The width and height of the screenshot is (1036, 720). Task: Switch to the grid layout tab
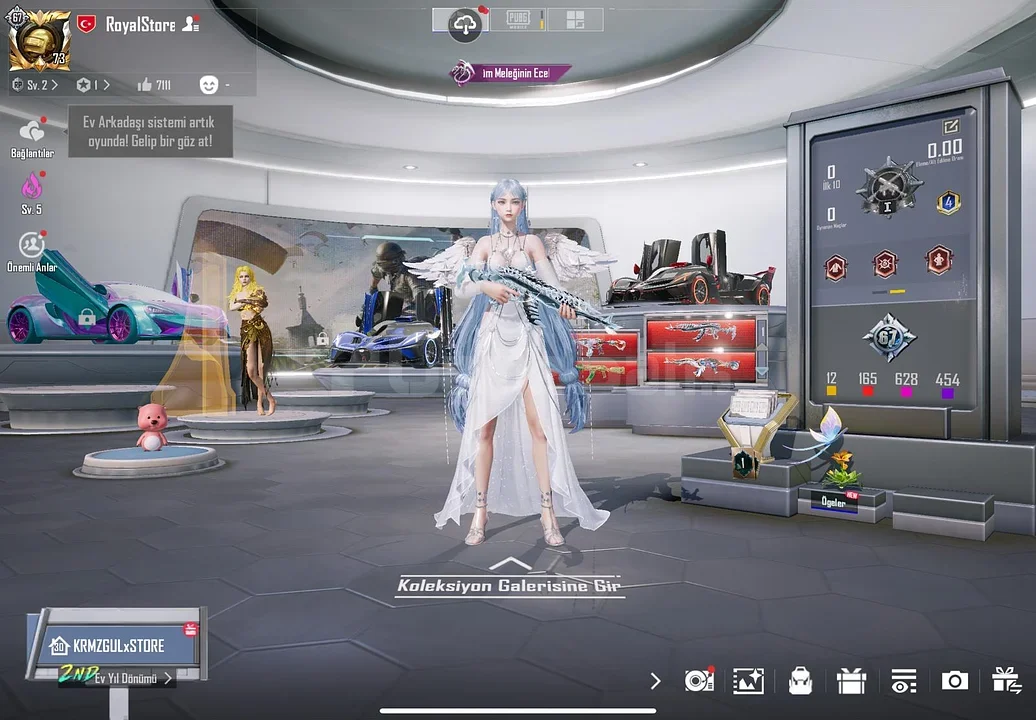click(574, 20)
